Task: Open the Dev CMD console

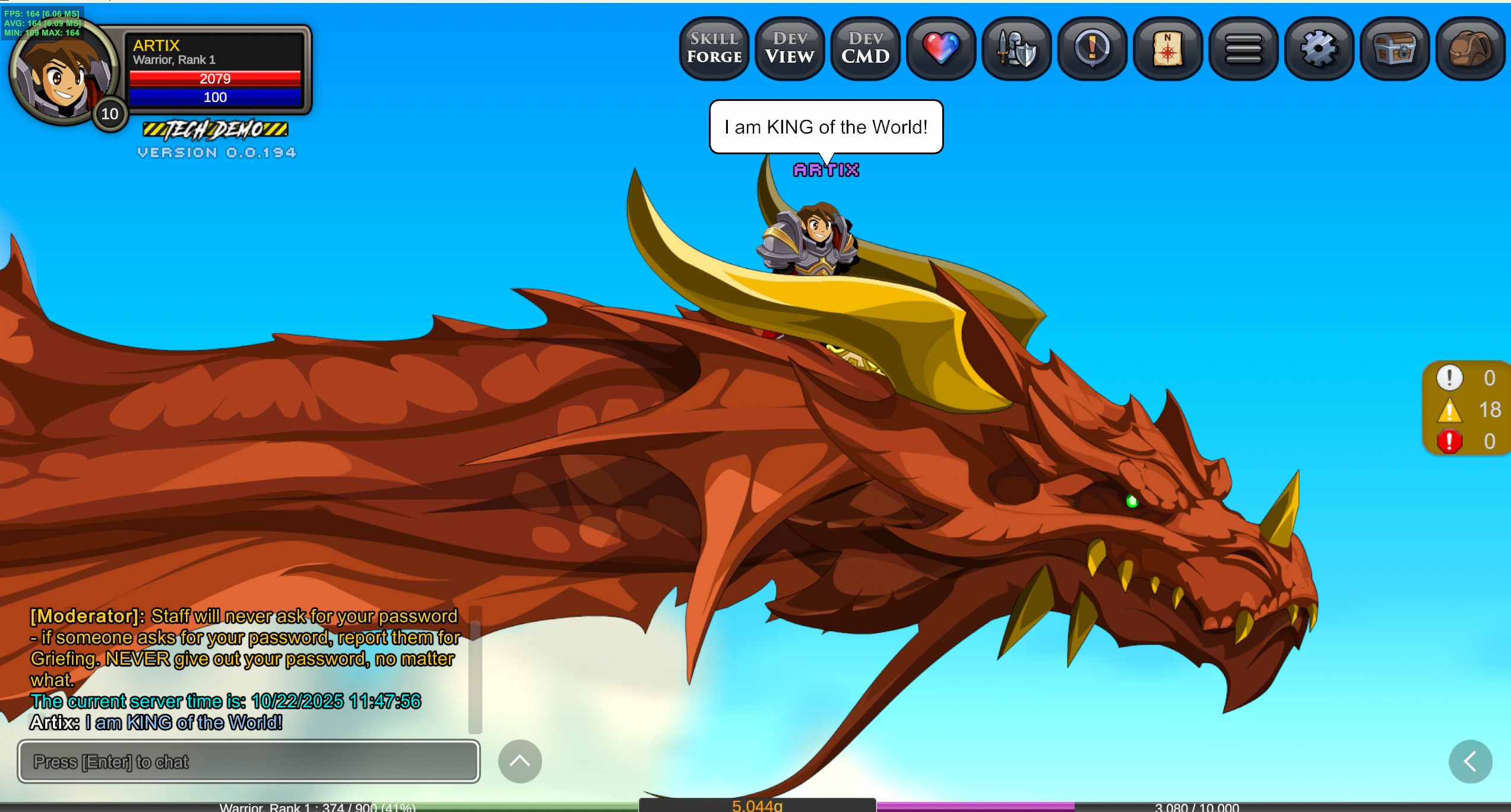Action: point(865,48)
